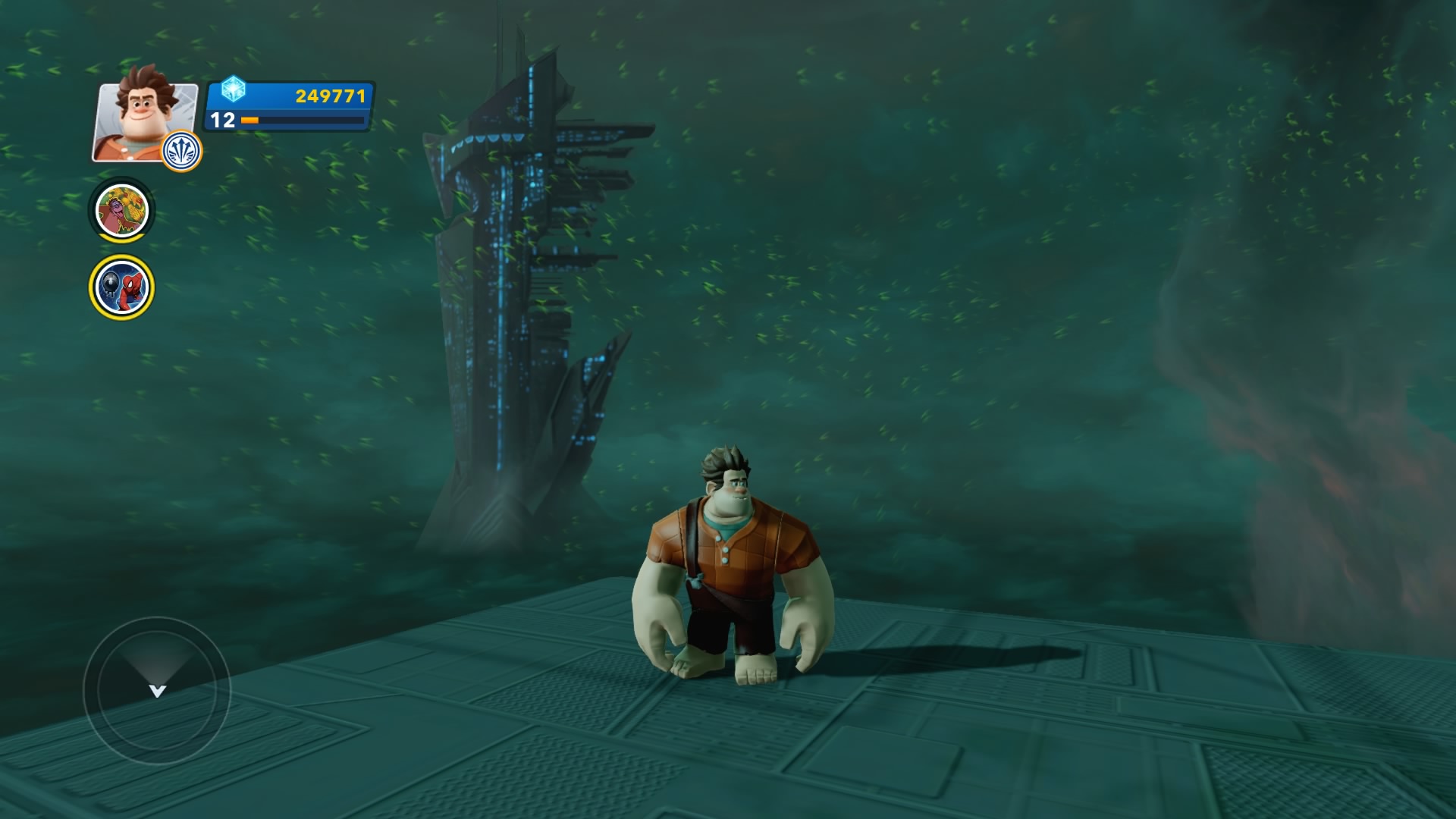This screenshot has height=819, width=1456.
Task: Open the three-arrows skill badge
Action: point(182,151)
